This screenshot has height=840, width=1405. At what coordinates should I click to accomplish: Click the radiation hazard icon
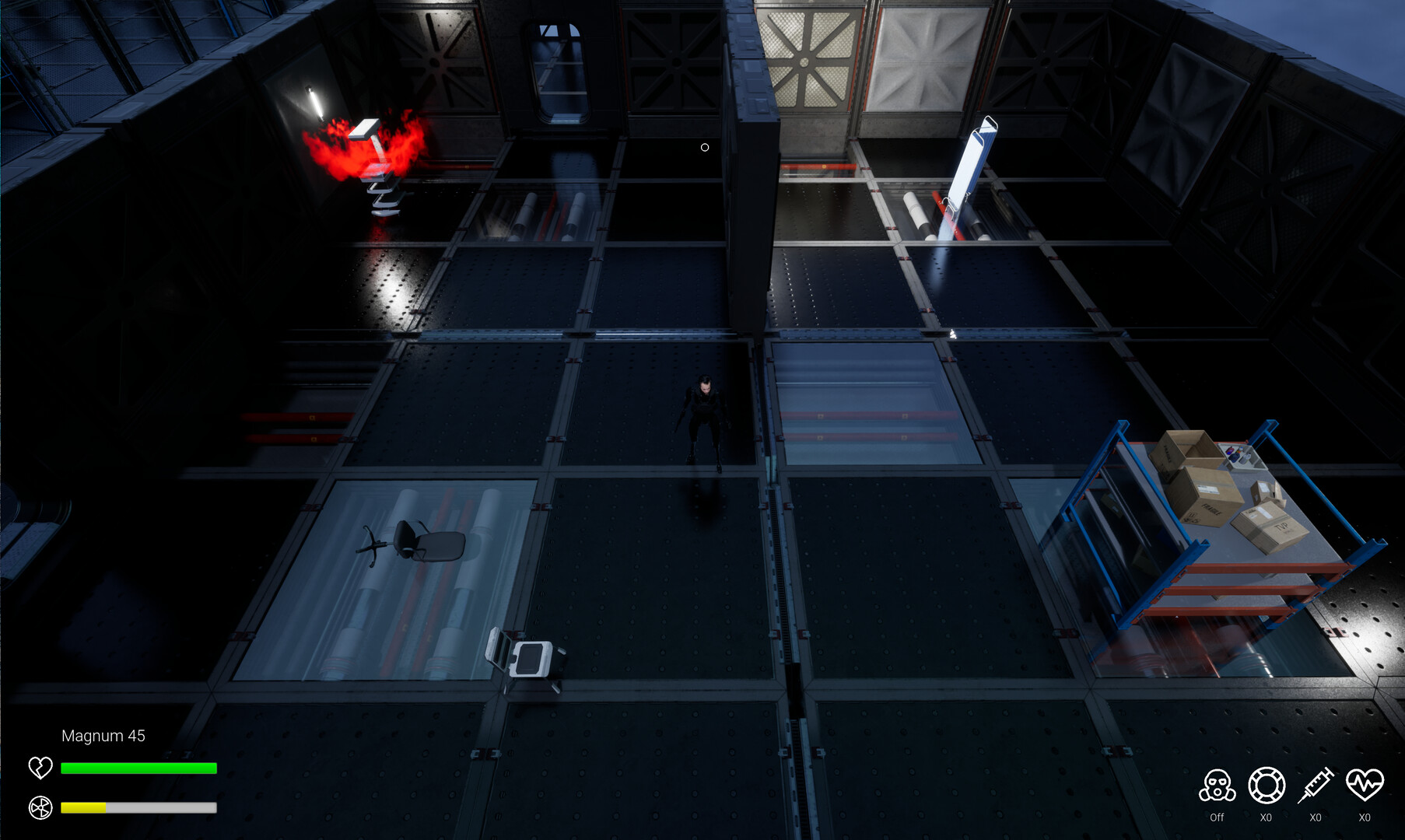[x=40, y=809]
